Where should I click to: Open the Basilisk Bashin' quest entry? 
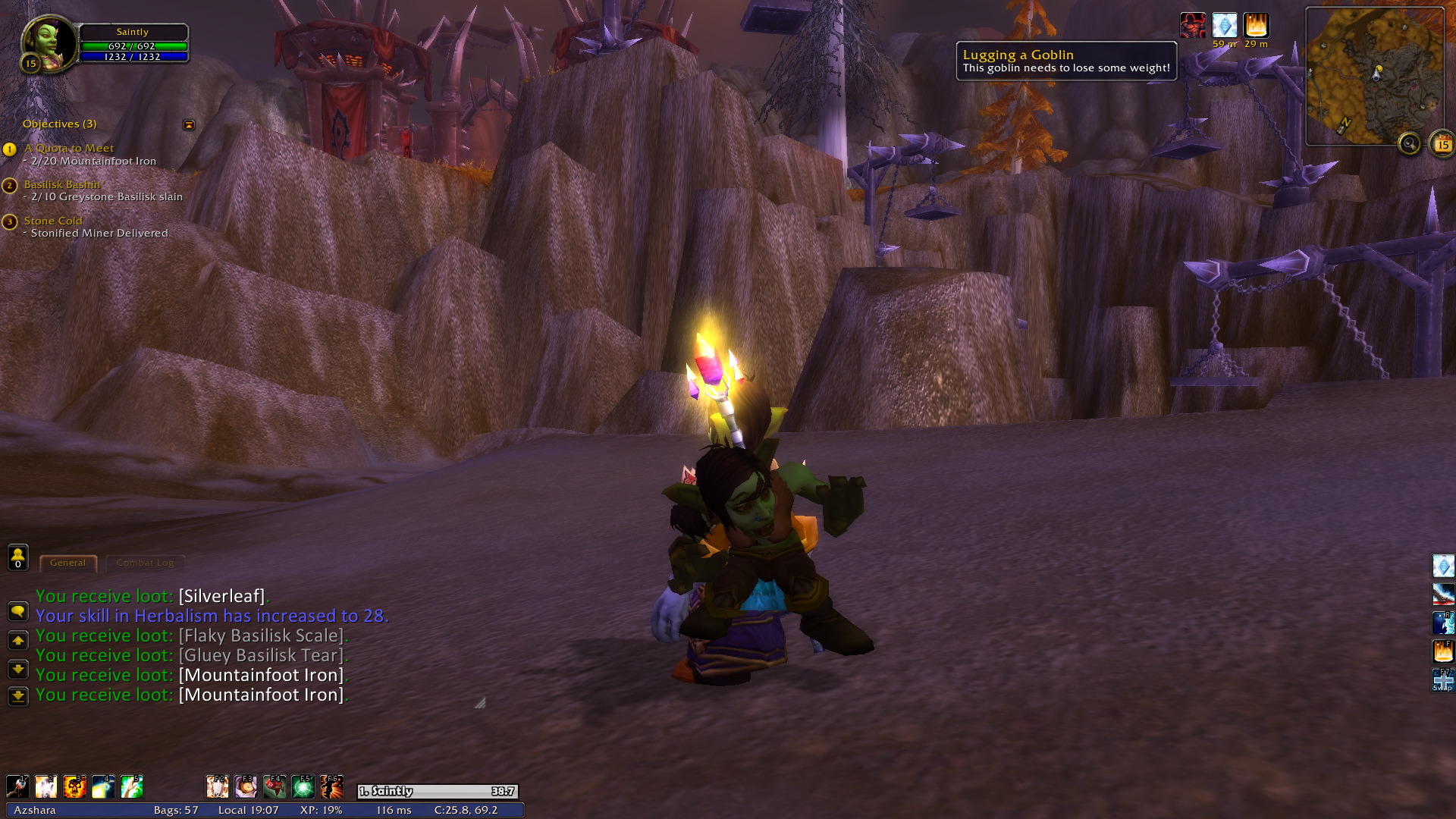(62, 184)
